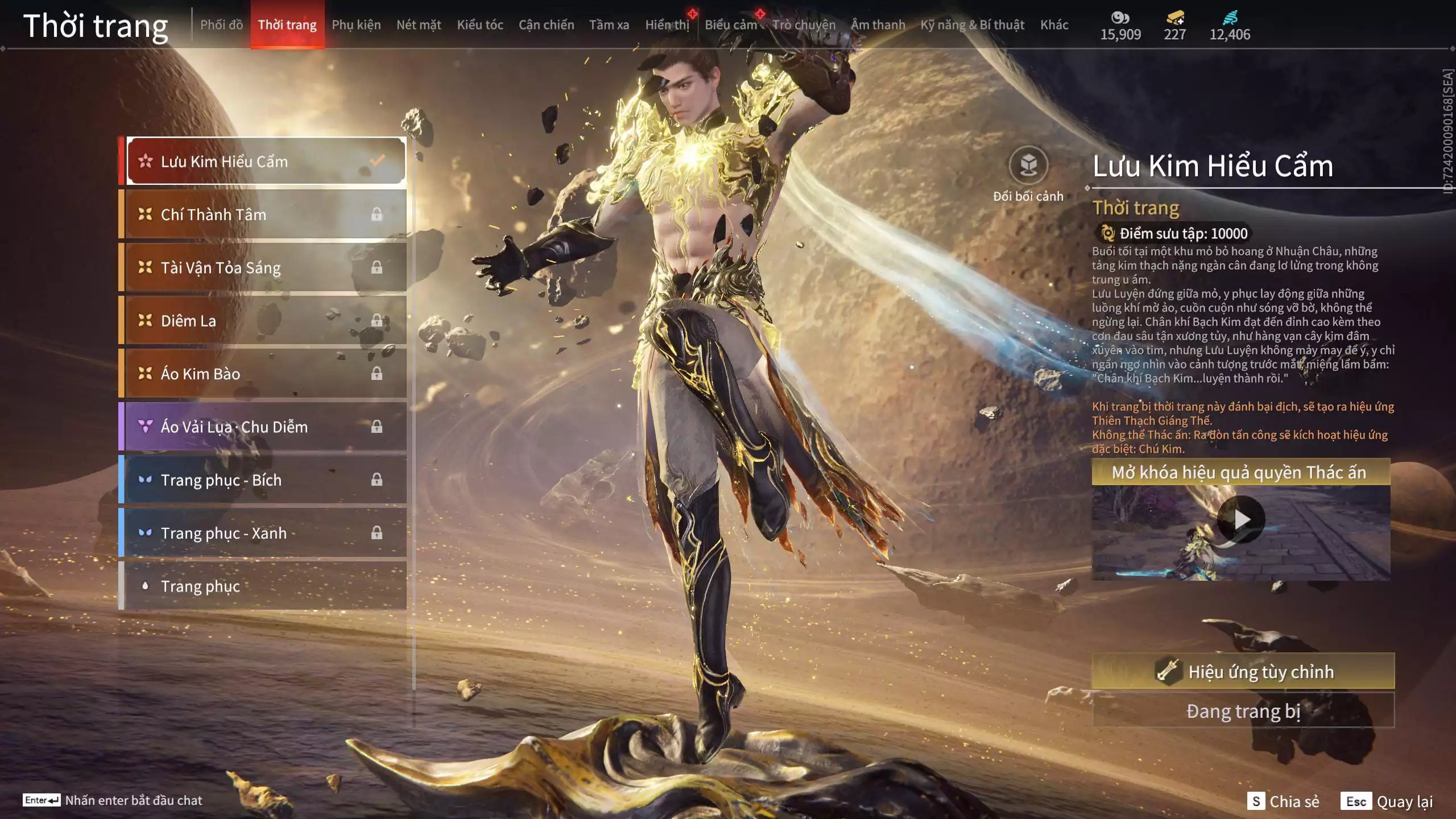The width and height of the screenshot is (1456, 819).
Task: Go back with Quay lại
Action: tap(1388, 801)
